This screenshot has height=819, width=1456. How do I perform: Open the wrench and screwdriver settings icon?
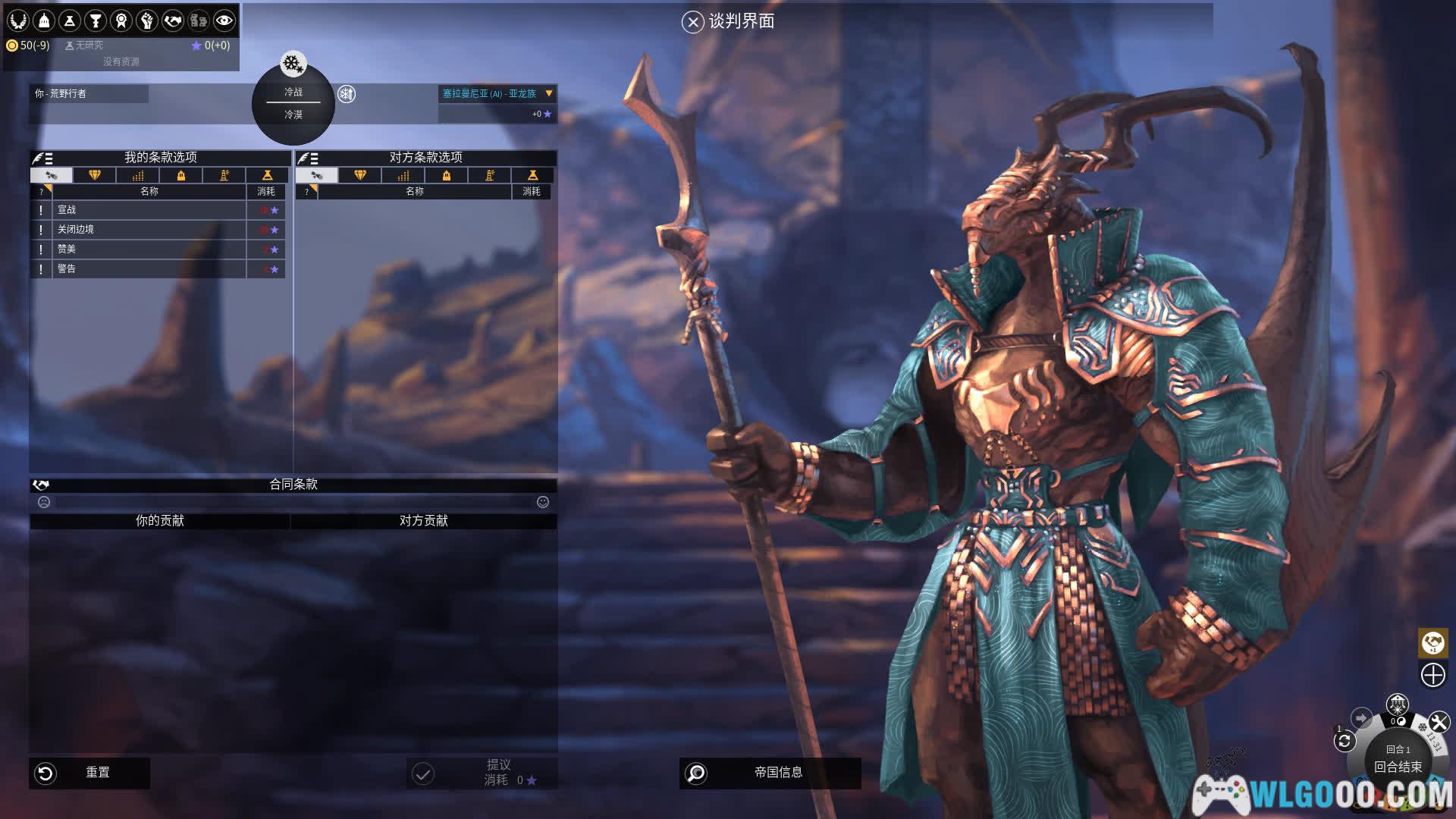tap(1439, 722)
